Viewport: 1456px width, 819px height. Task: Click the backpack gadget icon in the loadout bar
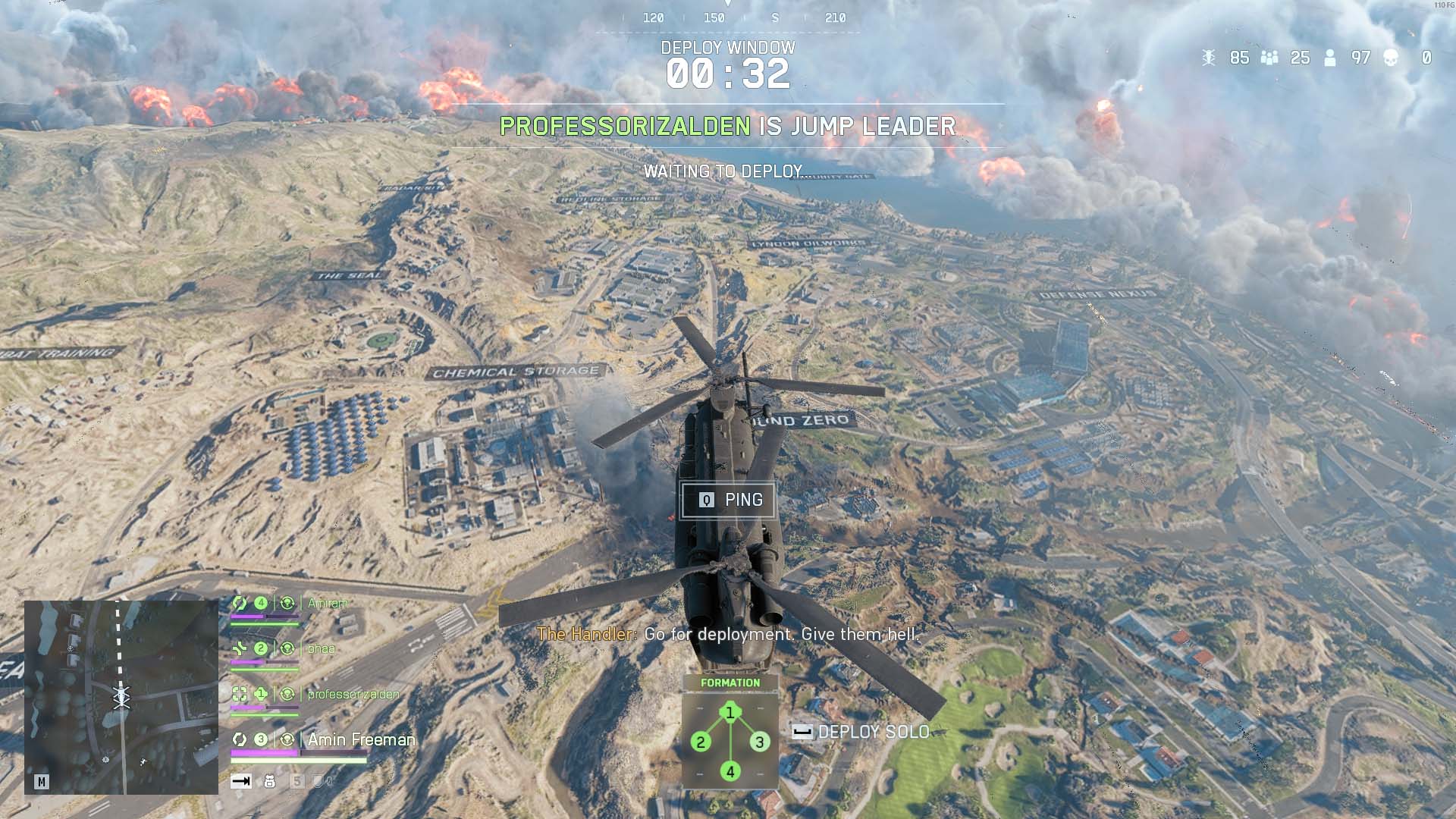click(270, 781)
